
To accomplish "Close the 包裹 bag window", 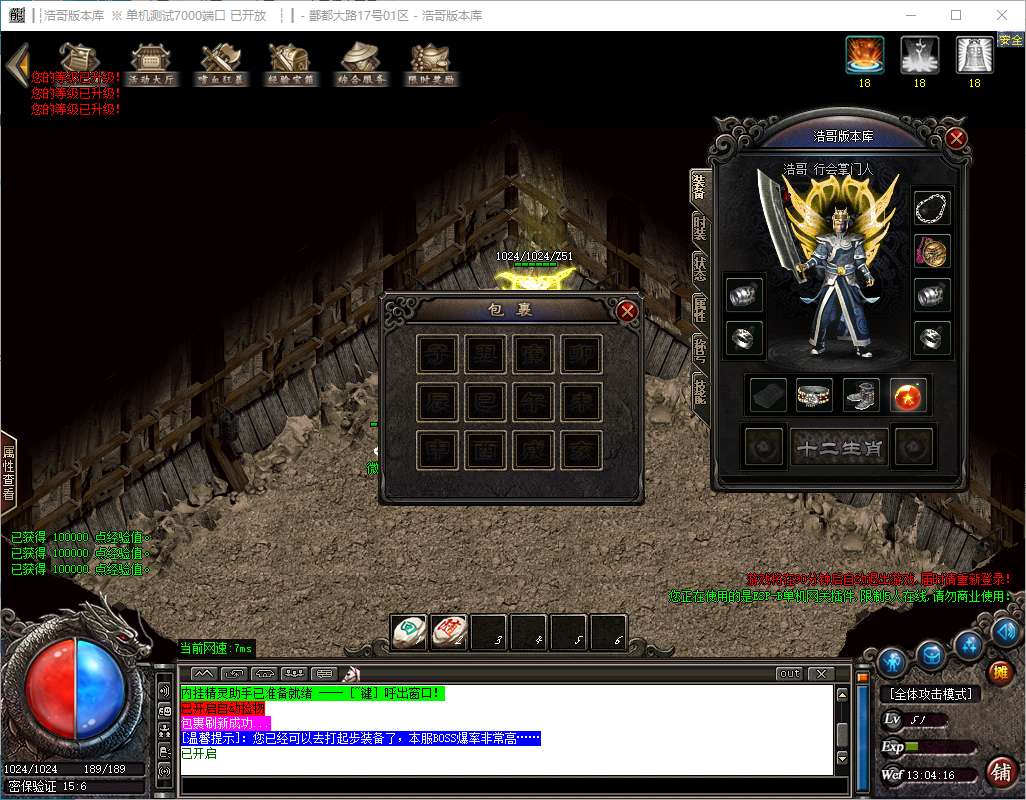I will pos(628,311).
